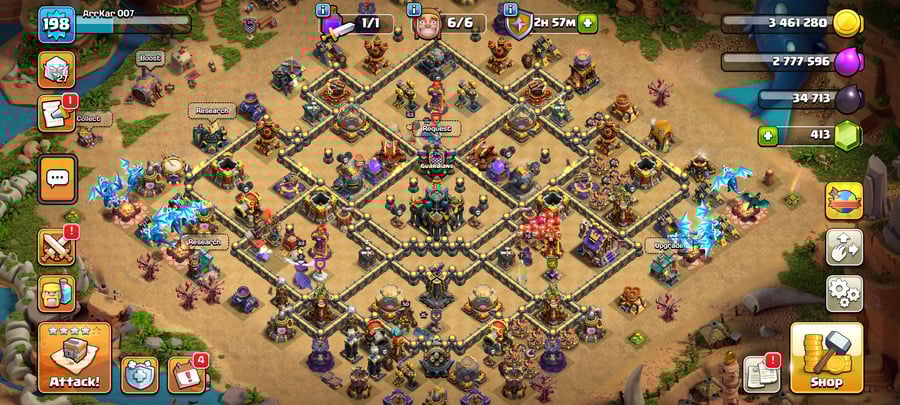The image size is (900, 405).
Task: Open the news inbox with 4 notifications
Action: pyautogui.click(x=186, y=375)
